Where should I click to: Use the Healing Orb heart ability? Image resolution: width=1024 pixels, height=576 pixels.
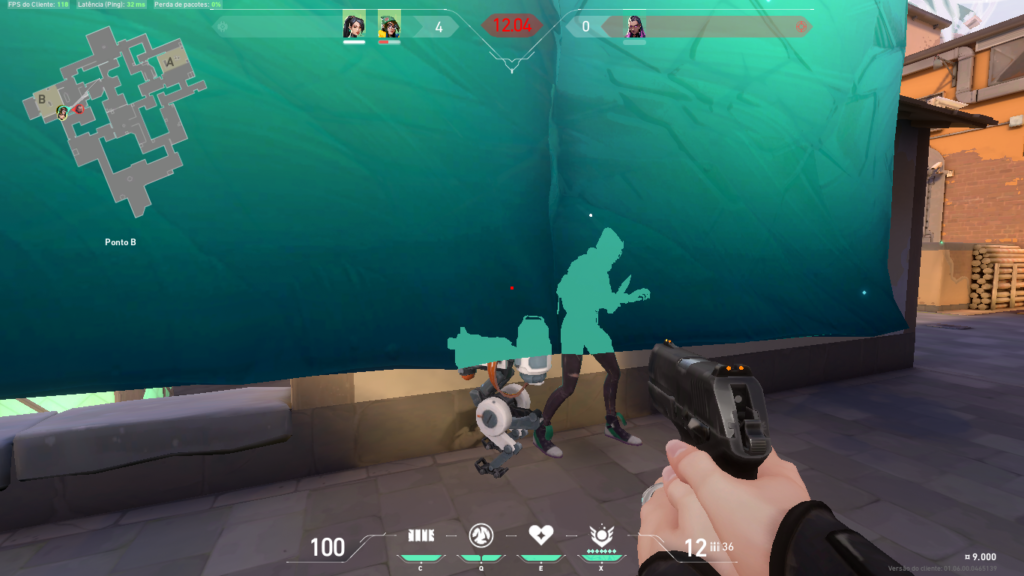pos(541,534)
